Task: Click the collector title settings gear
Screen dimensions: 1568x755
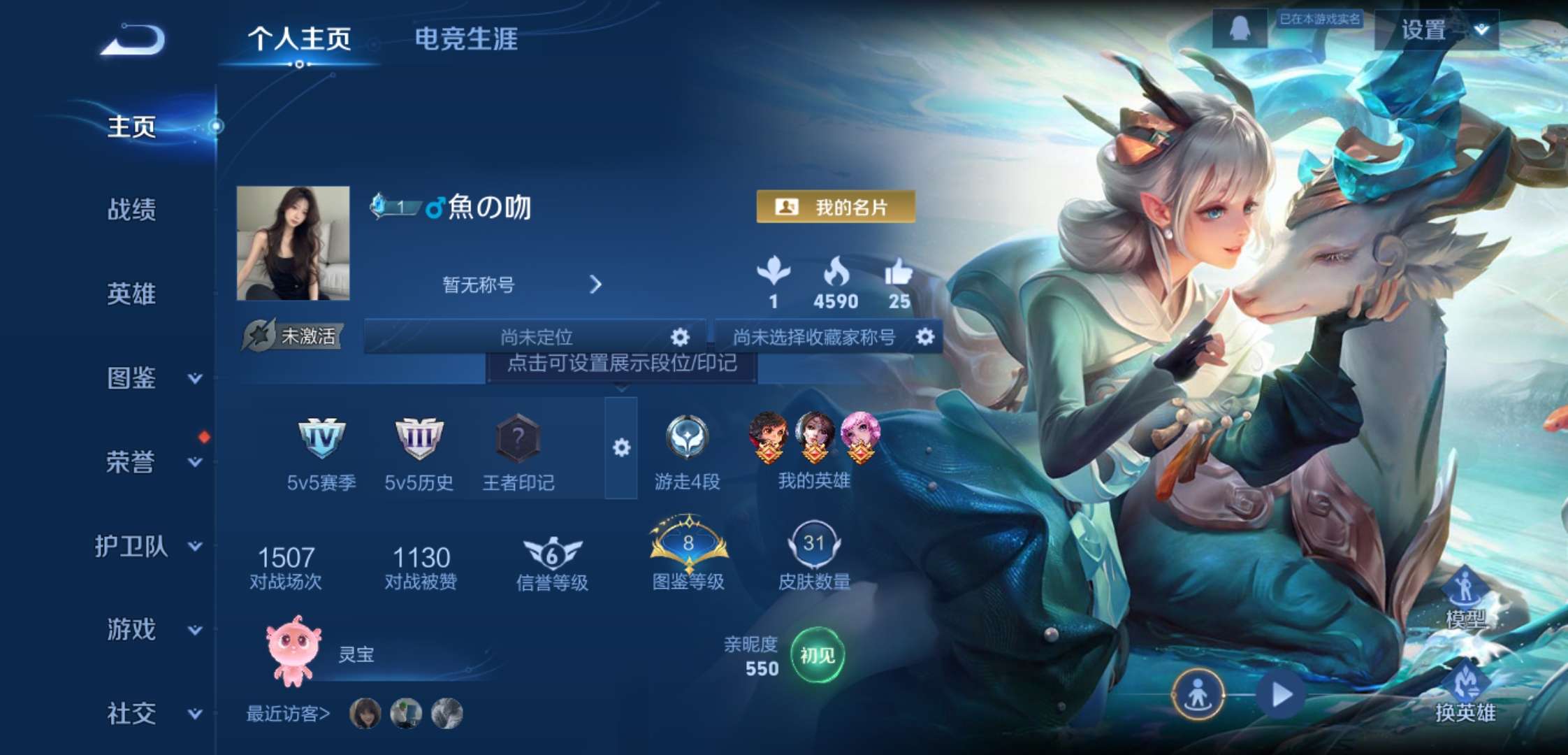Action: point(926,338)
